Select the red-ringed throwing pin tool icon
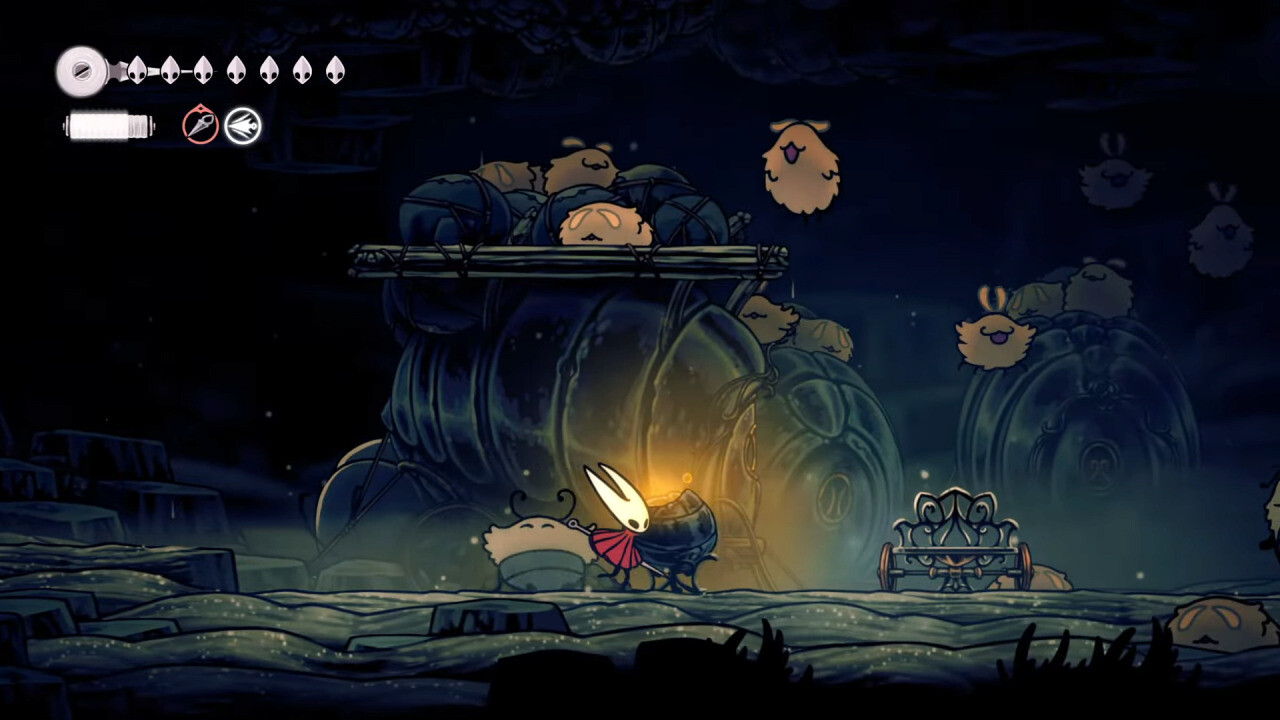This screenshot has height=720, width=1280. click(200, 126)
